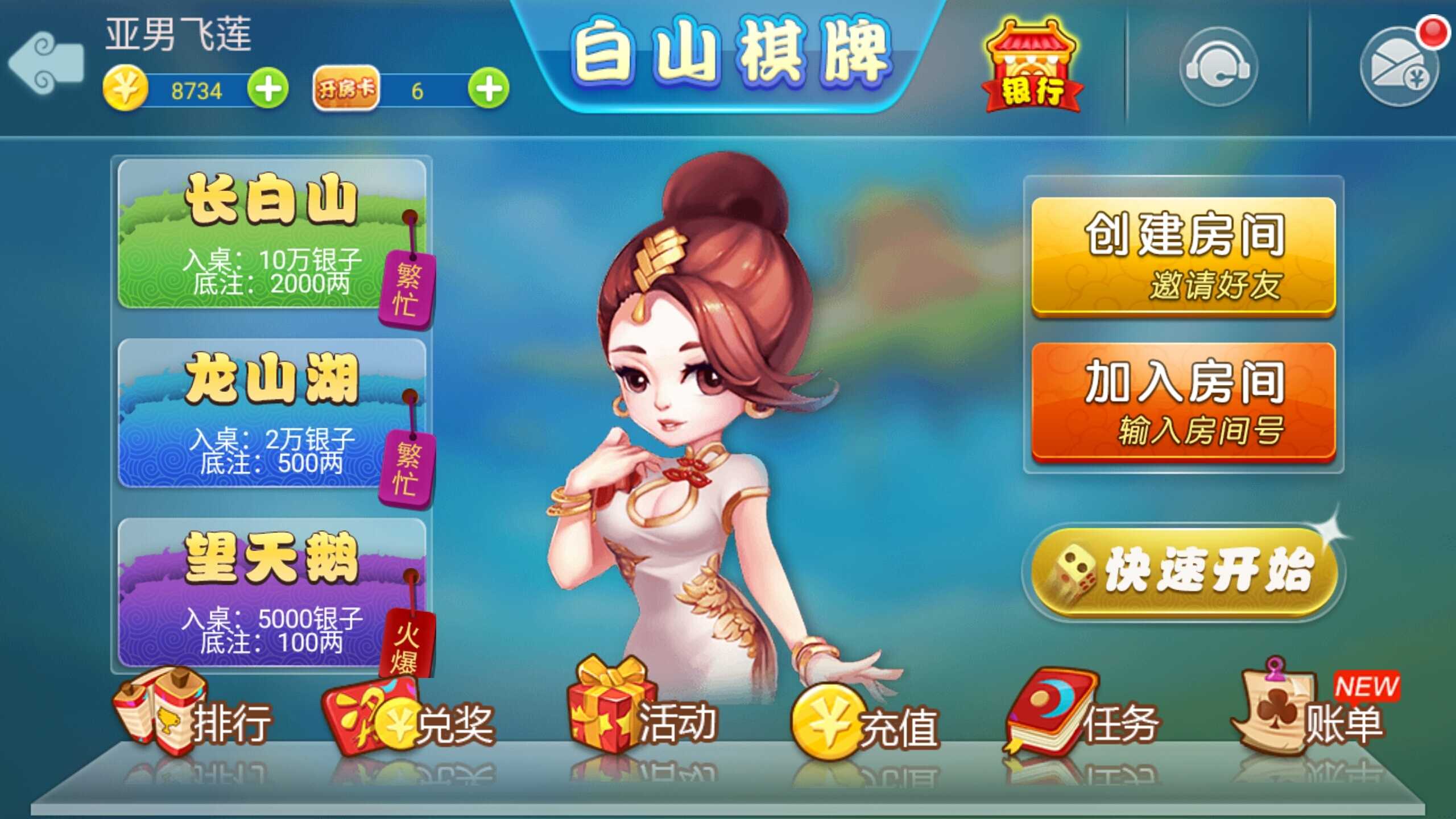Click the player name 亚男飞莲

click(176, 34)
